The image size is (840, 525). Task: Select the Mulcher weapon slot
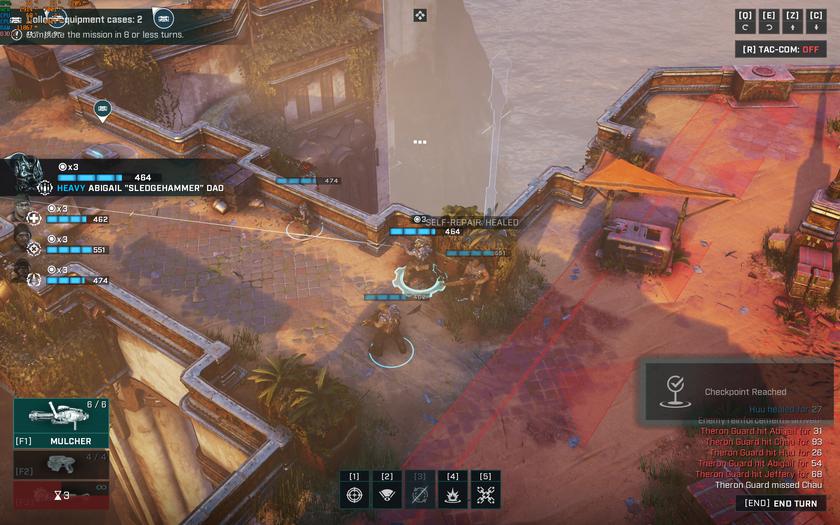(x=61, y=424)
